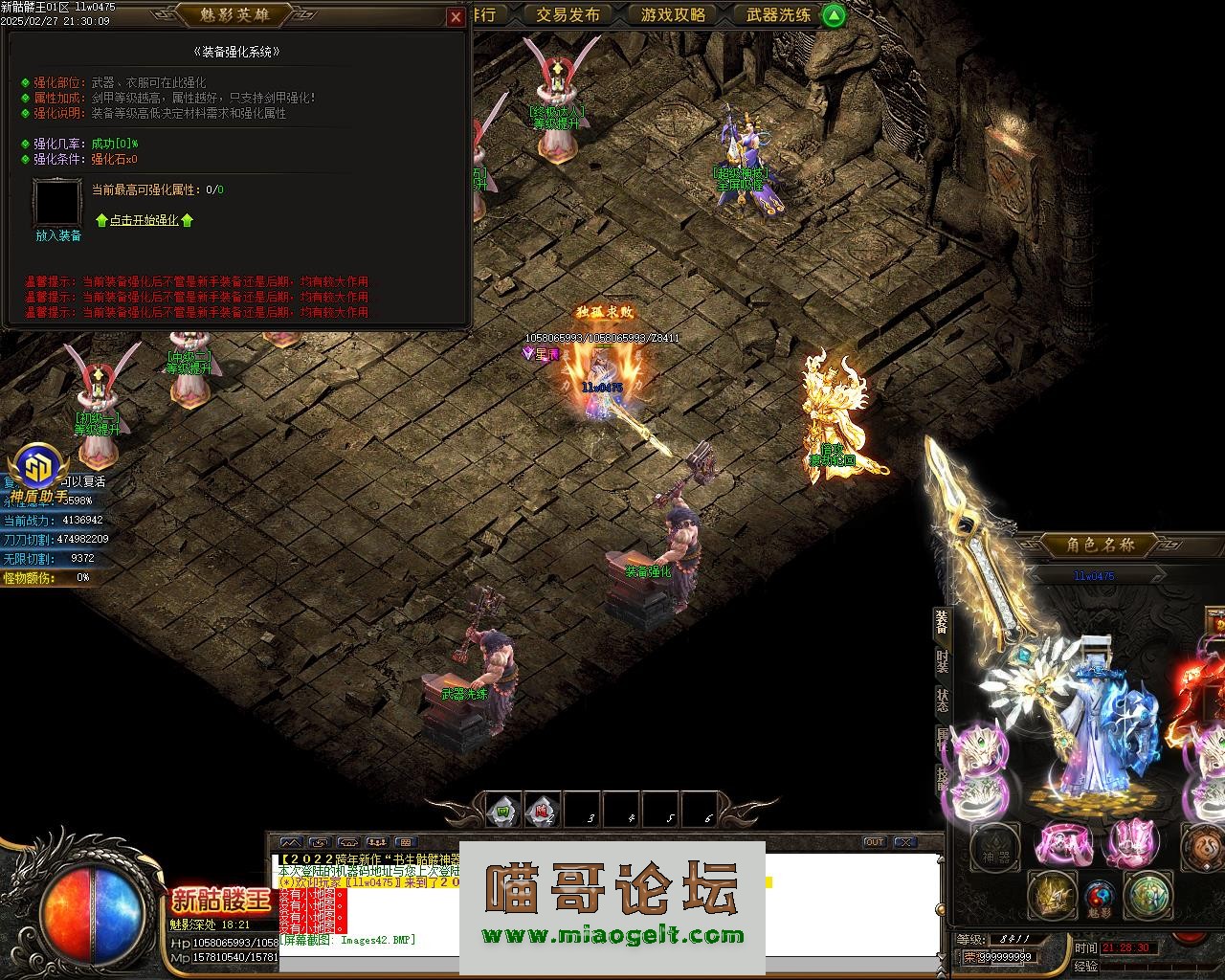Open the 神盾助手 assistant icon
Viewport: 1225px width, 980px height.
pyautogui.click(x=39, y=469)
